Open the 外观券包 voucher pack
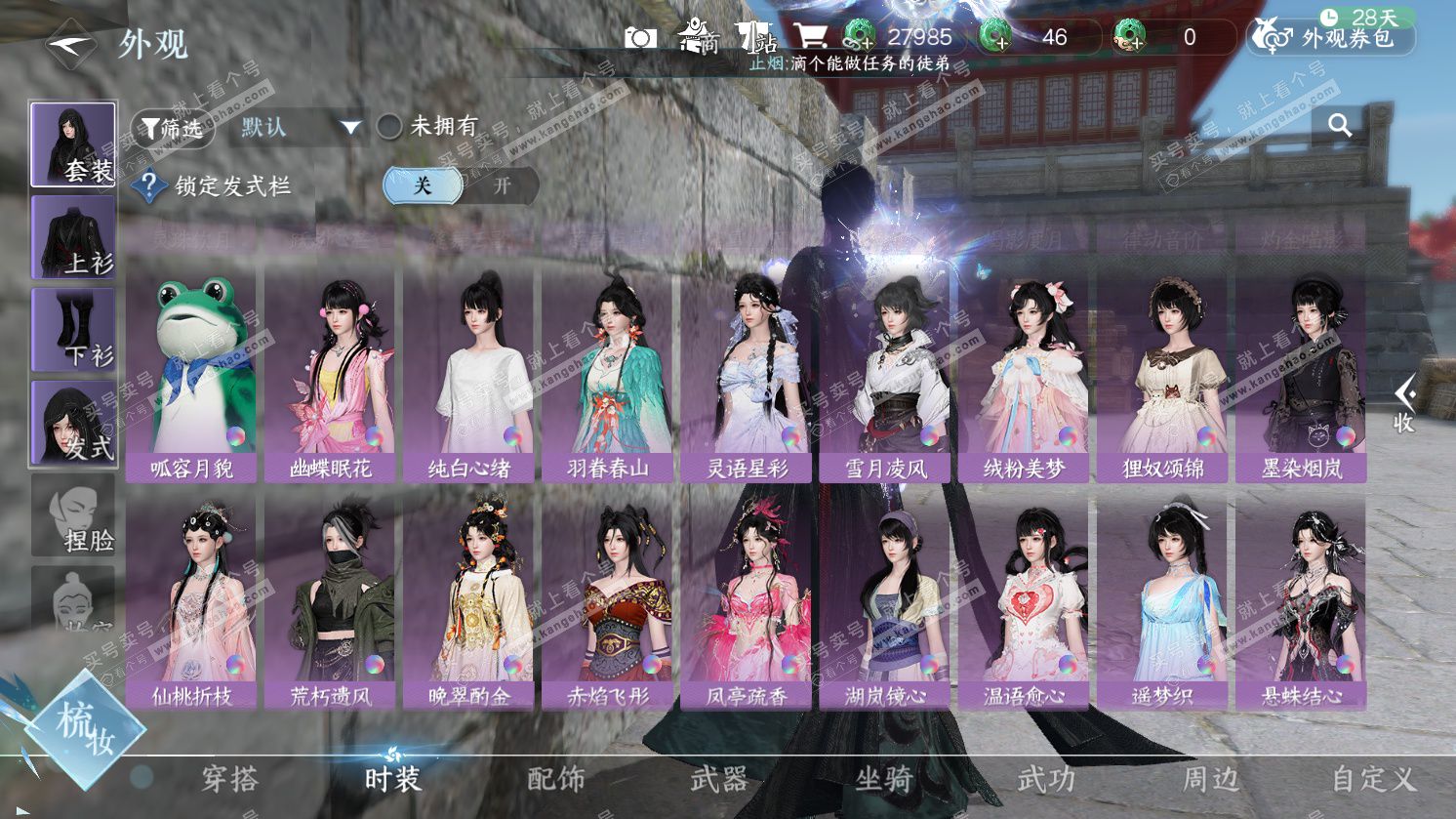 [1331, 38]
